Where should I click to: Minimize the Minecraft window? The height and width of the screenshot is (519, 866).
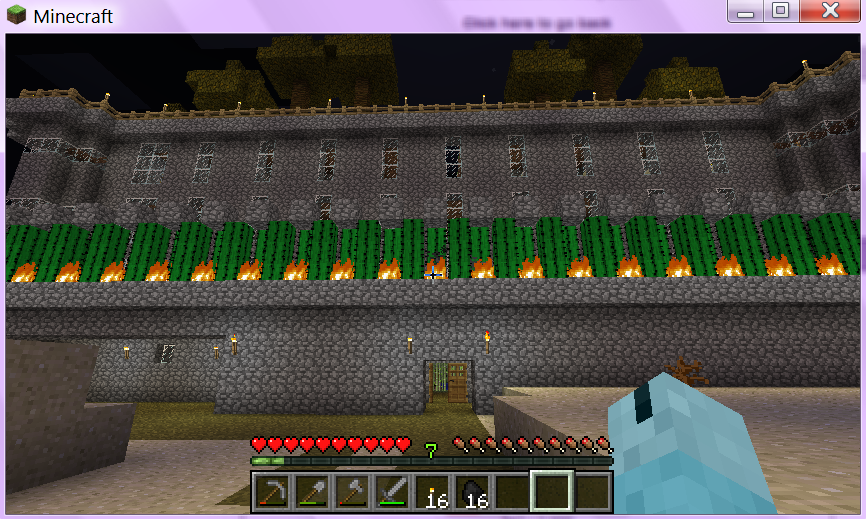pos(744,11)
